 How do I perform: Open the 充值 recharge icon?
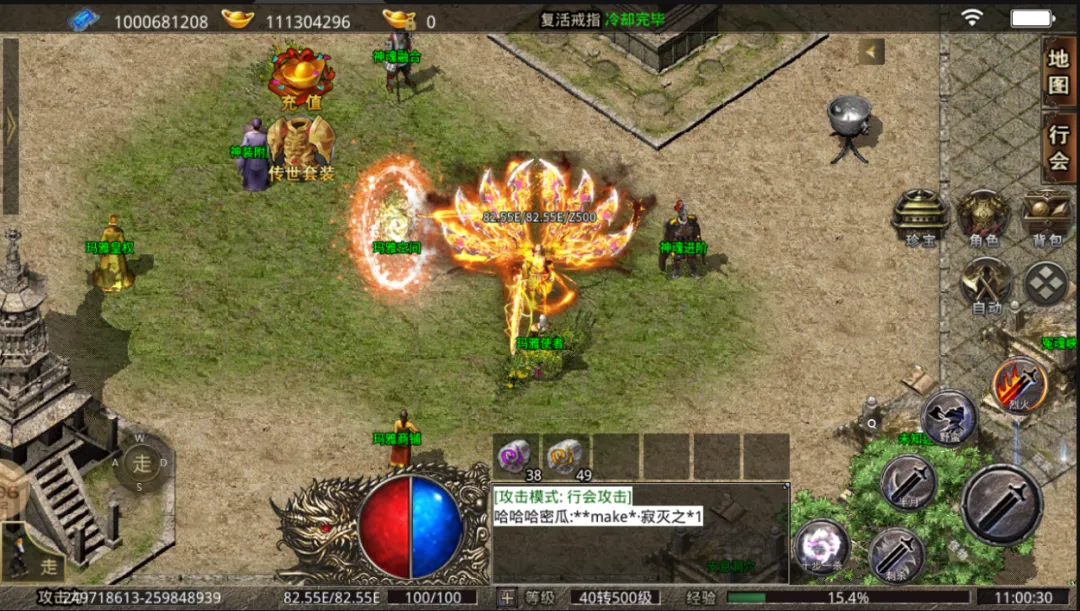coord(301,74)
